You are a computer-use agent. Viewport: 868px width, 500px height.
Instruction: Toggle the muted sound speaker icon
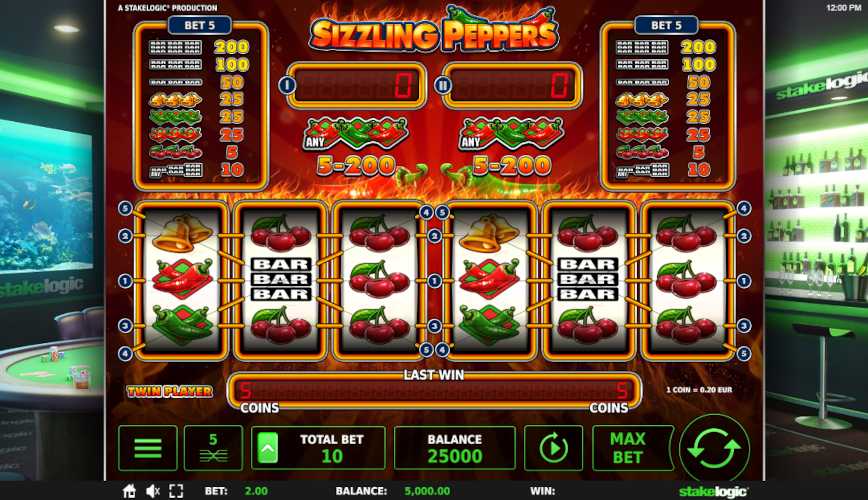[x=153, y=491]
